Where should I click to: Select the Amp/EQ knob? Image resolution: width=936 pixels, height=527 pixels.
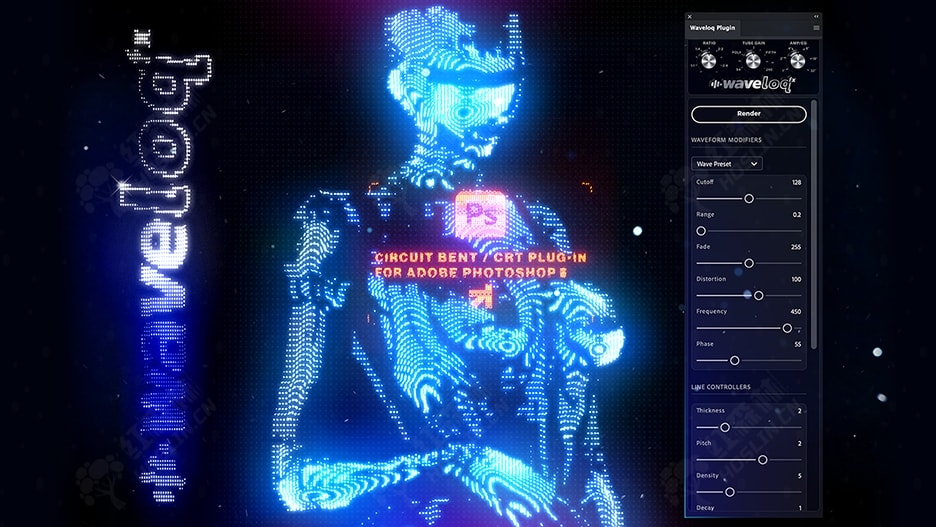click(797, 62)
